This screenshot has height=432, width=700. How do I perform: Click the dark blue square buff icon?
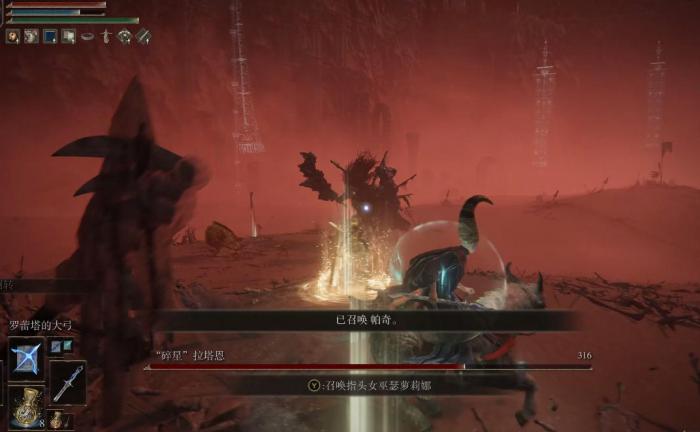click(50, 36)
